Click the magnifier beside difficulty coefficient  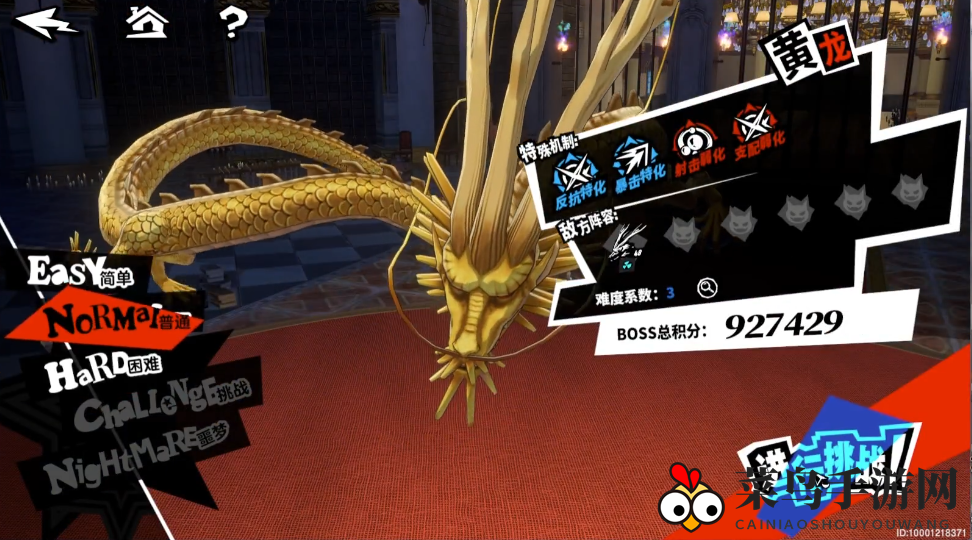point(707,289)
